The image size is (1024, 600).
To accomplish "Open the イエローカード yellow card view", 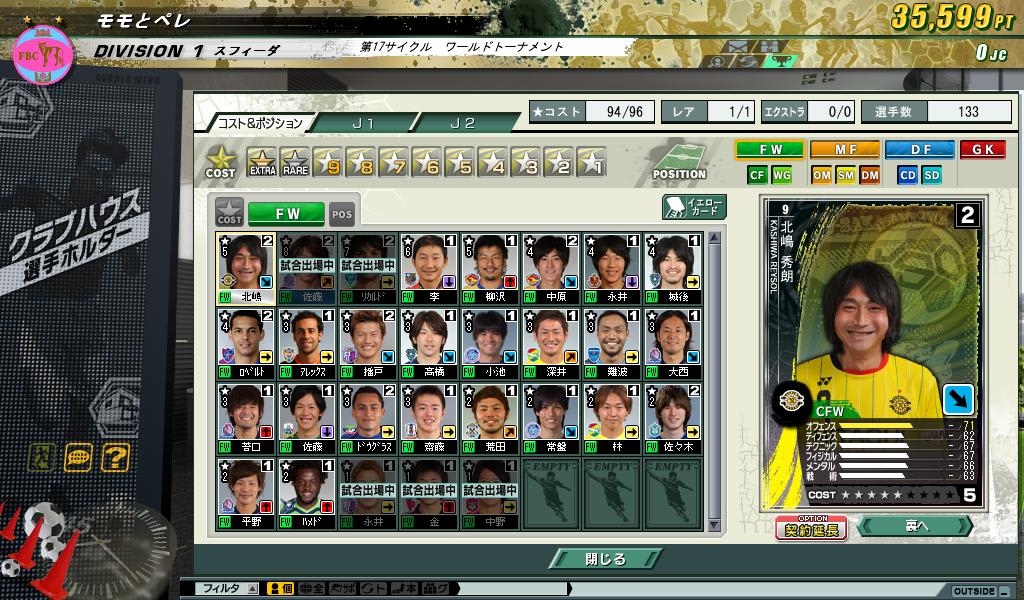I will point(694,207).
